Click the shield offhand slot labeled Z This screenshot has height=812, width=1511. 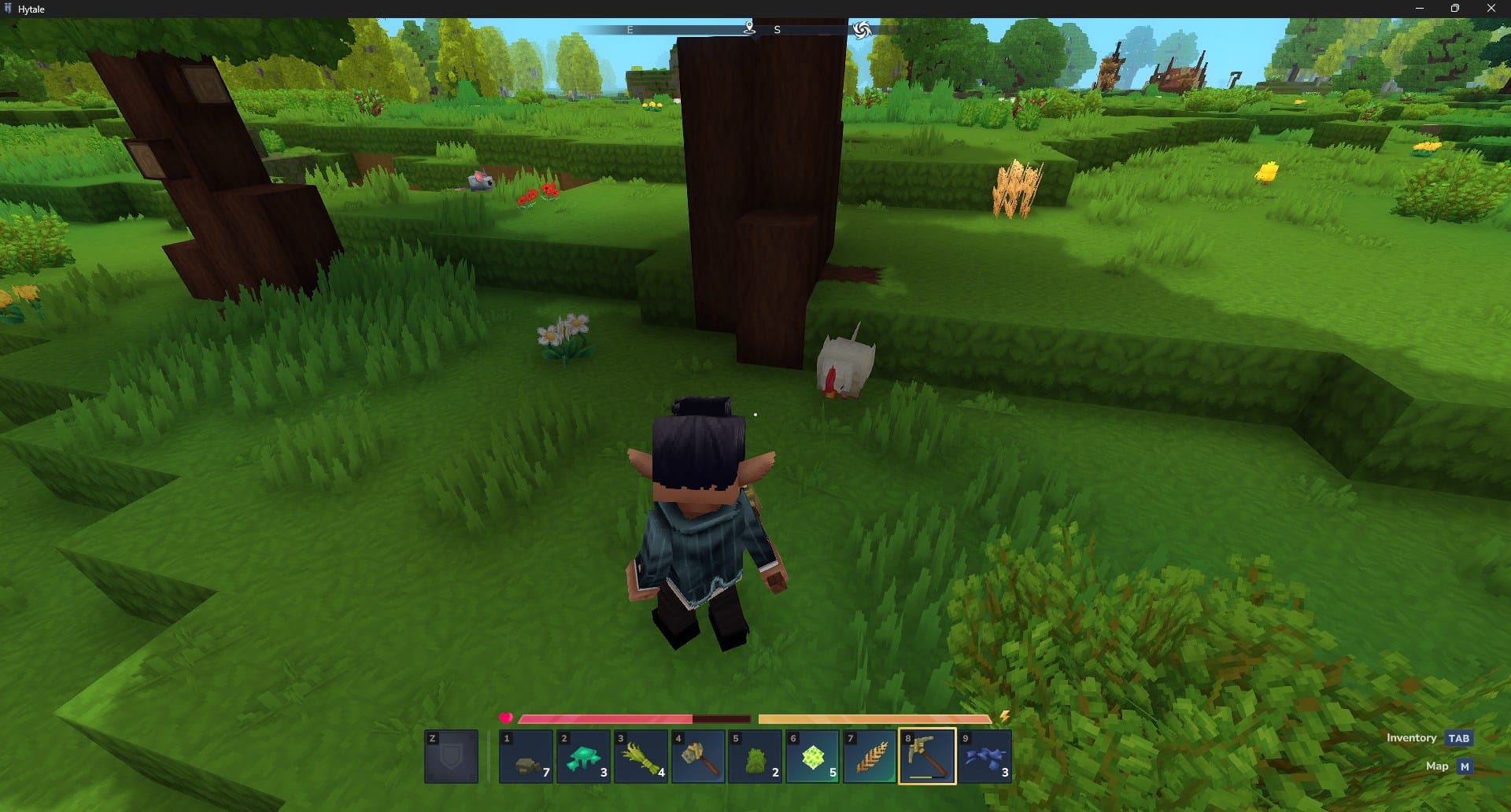(452, 757)
